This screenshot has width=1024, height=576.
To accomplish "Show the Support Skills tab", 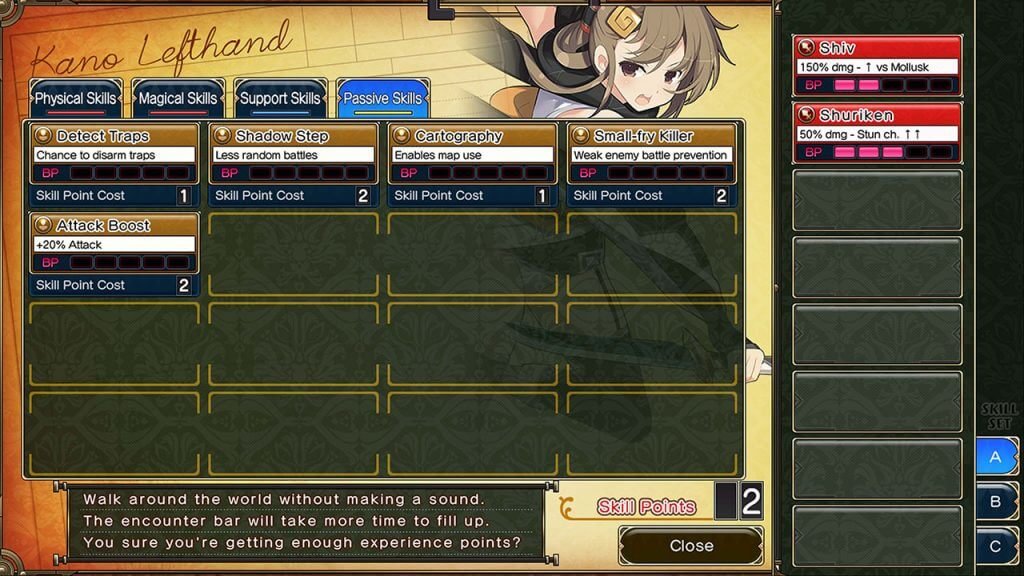I will point(280,99).
